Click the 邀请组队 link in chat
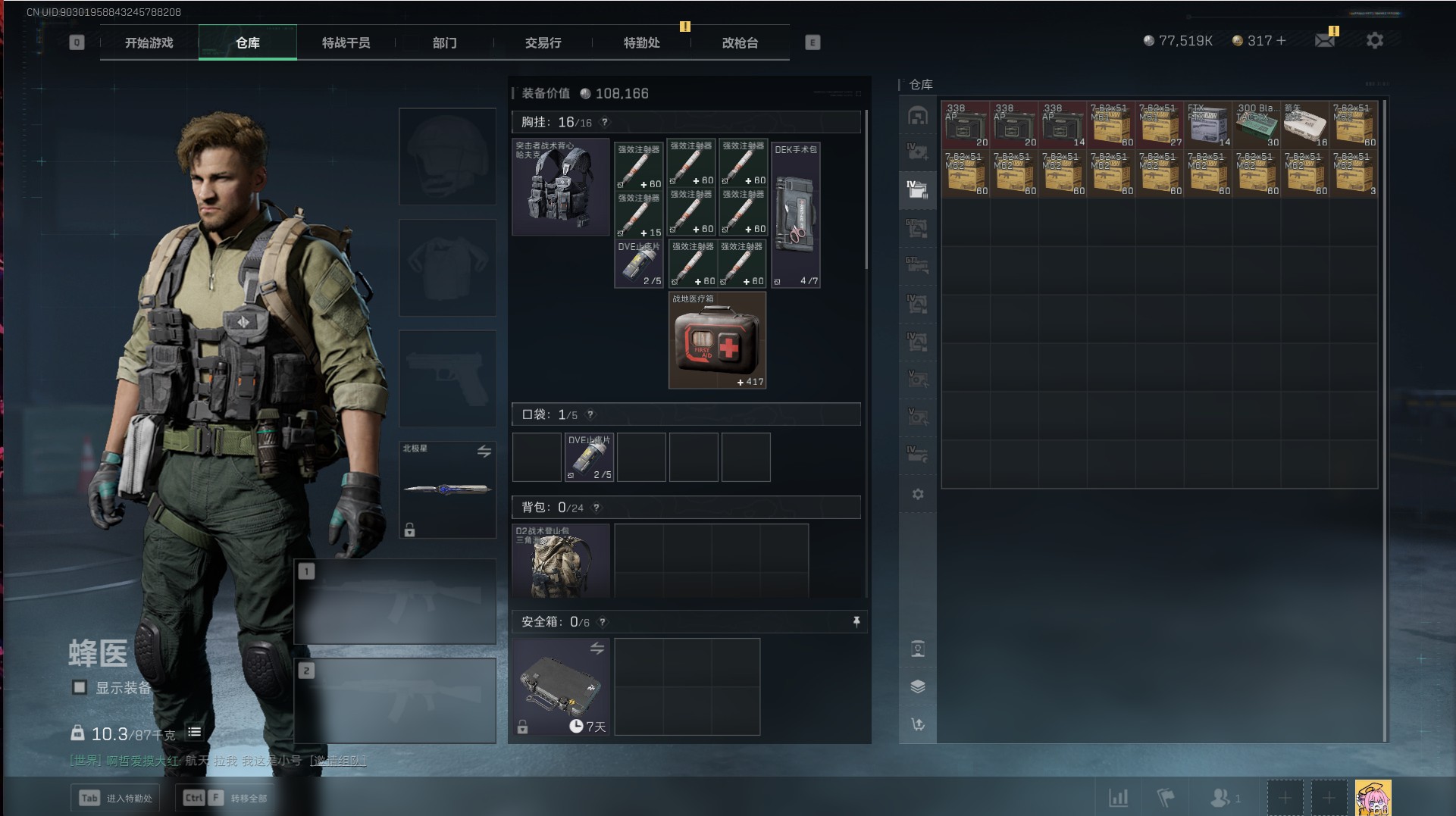 pyautogui.click(x=337, y=760)
